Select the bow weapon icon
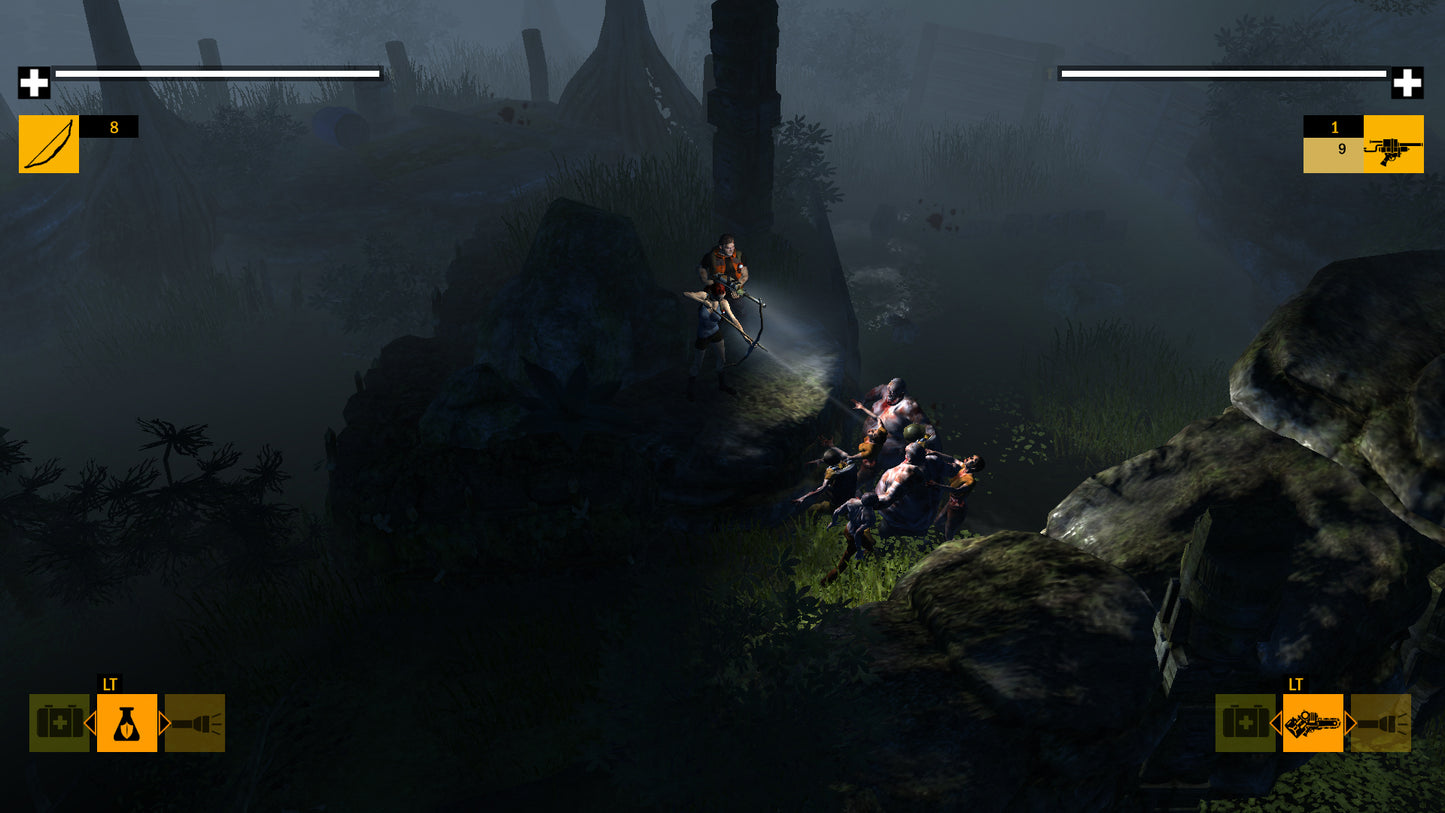 (x=48, y=144)
